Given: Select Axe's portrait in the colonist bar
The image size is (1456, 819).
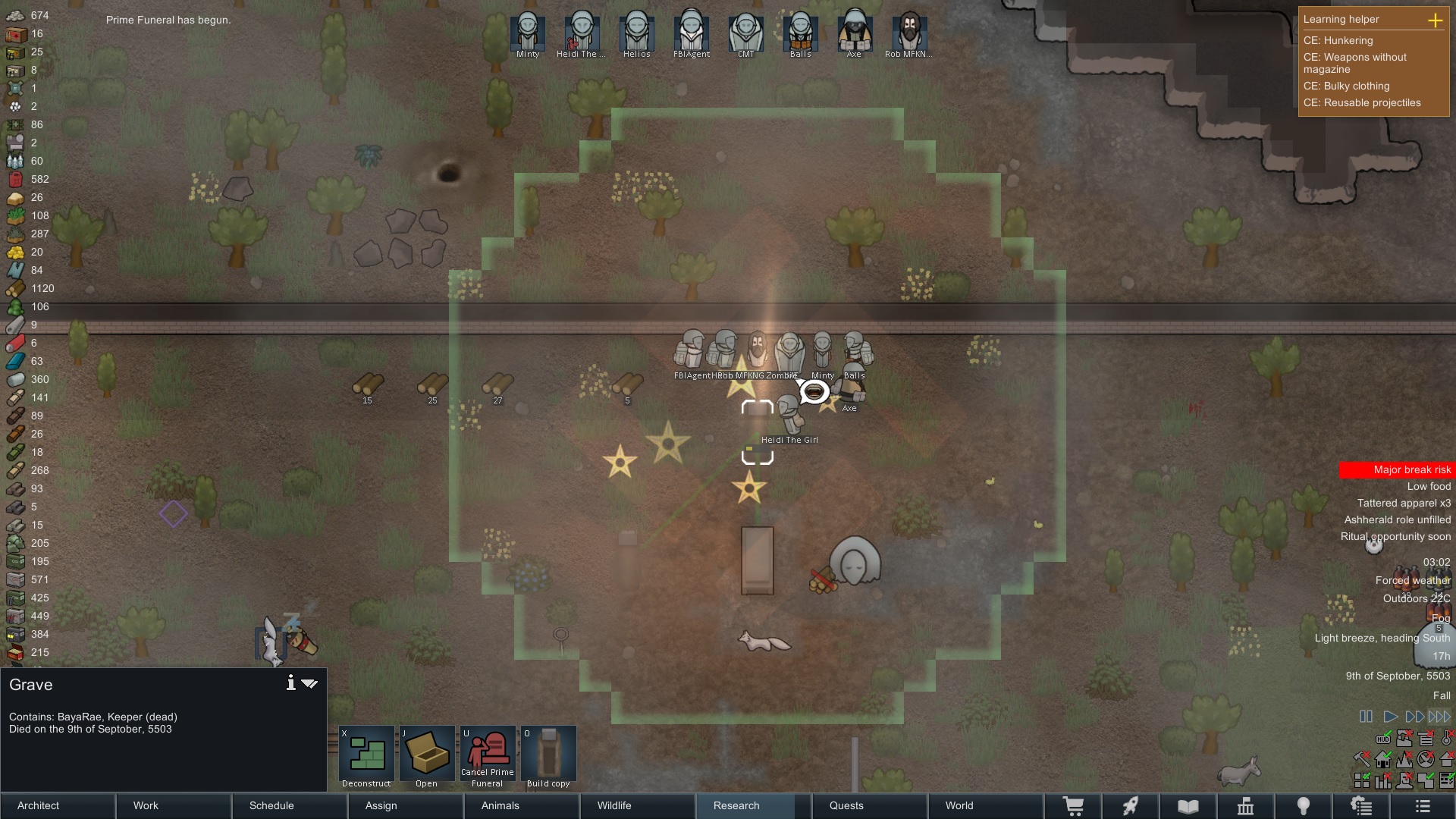Looking at the screenshot, I should [854, 33].
